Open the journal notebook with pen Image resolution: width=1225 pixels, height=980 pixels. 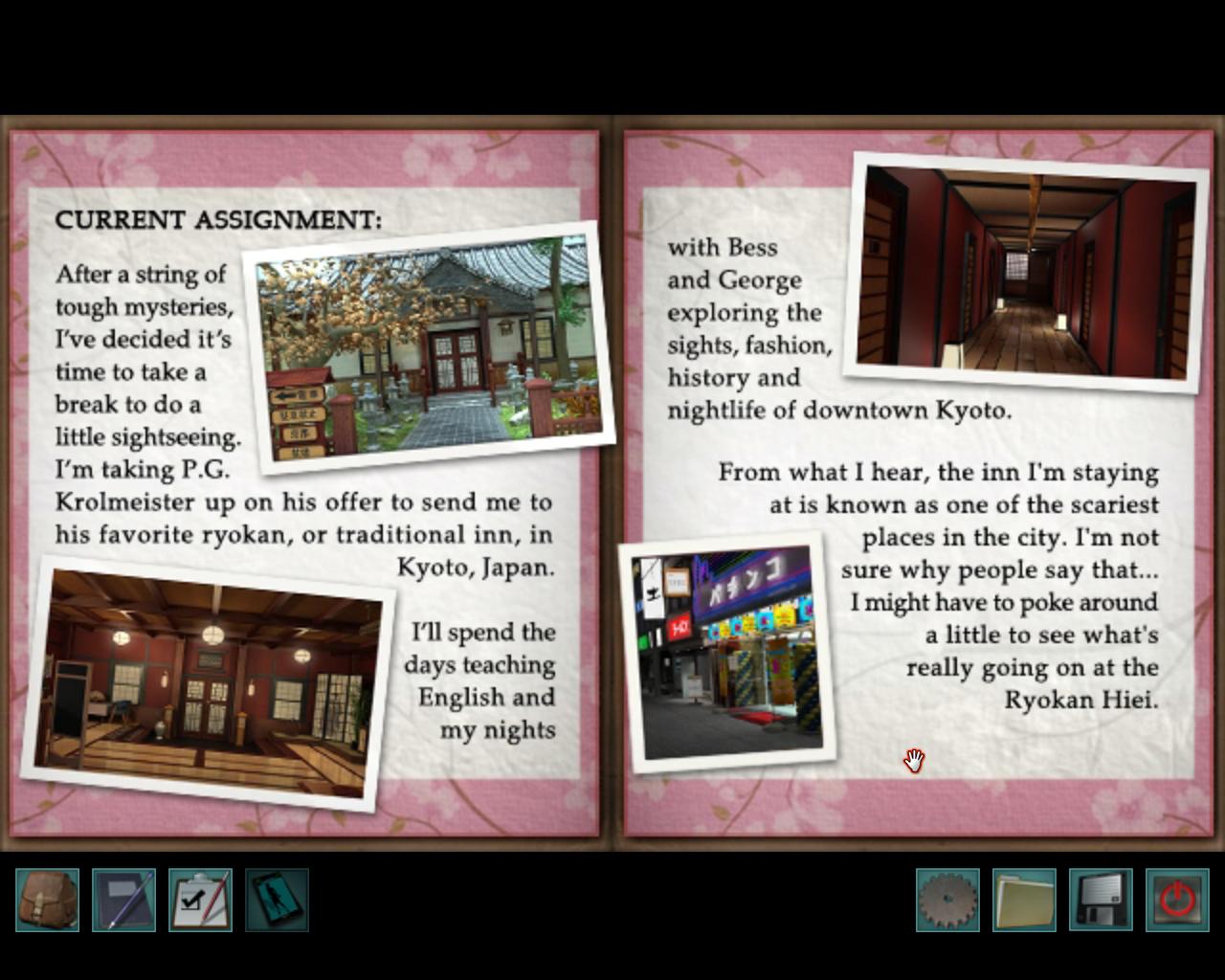tap(124, 900)
